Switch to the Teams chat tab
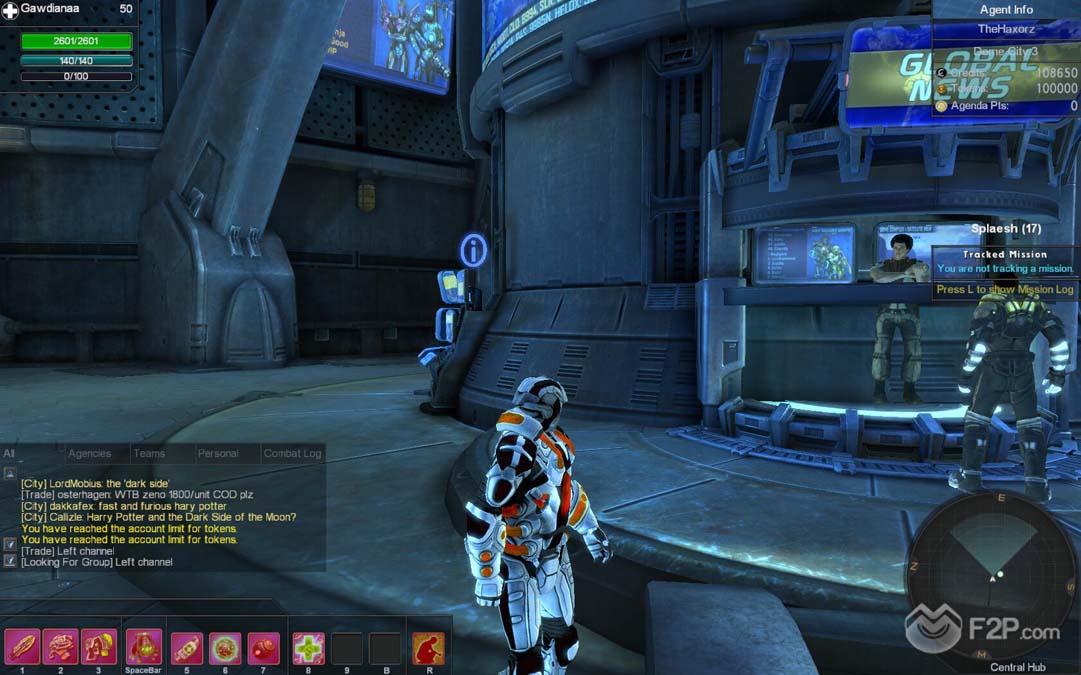The image size is (1081, 675). [149, 454]
